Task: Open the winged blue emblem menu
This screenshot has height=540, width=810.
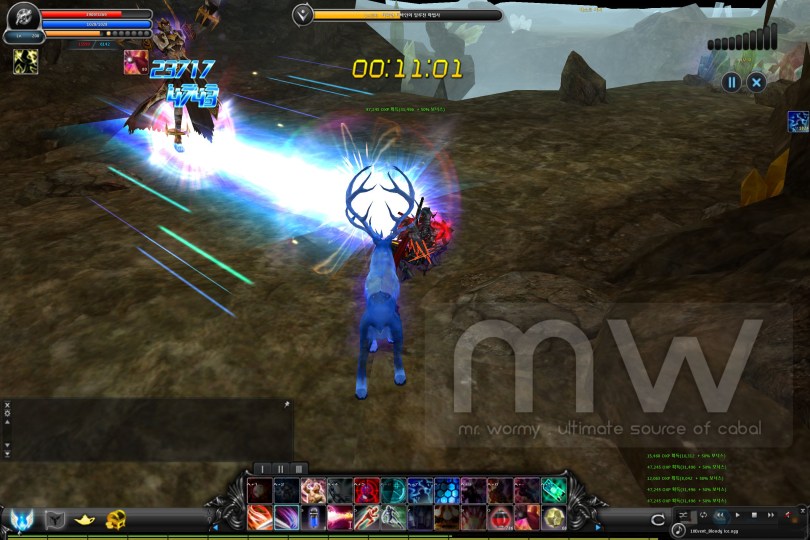Action: [x=22, y=519]
